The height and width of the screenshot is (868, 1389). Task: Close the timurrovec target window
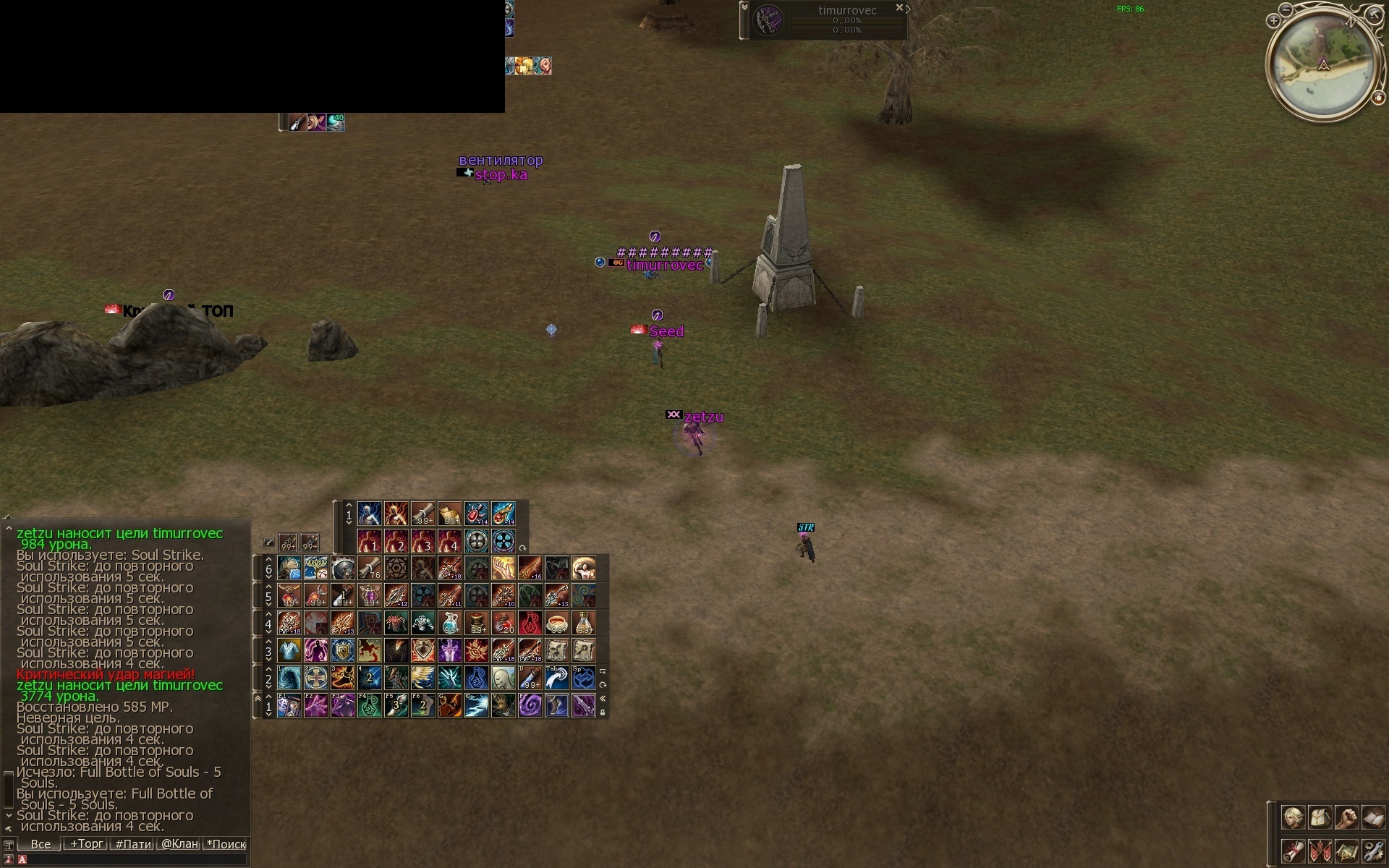[x=899, y=8]
